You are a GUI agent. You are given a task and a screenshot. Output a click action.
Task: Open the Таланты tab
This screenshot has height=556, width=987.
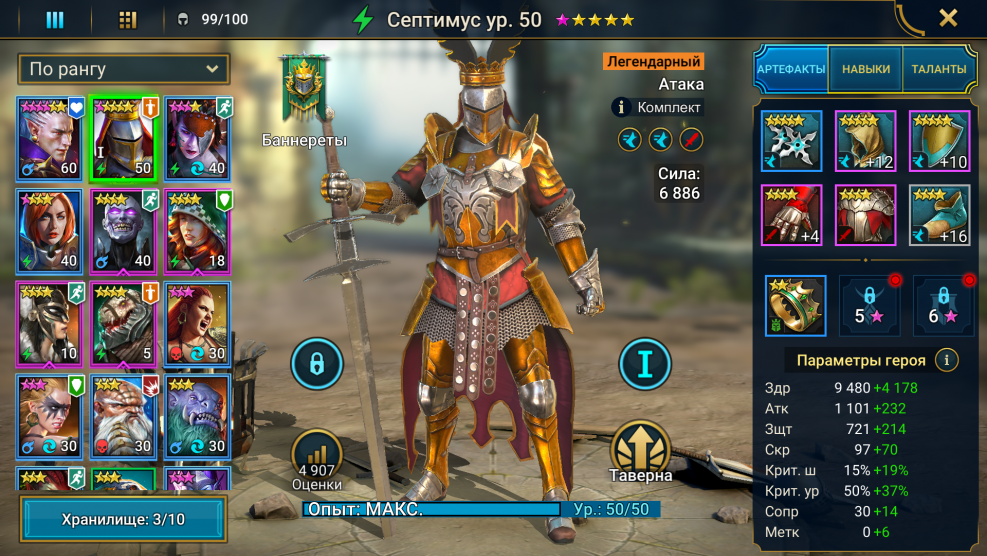938,69
